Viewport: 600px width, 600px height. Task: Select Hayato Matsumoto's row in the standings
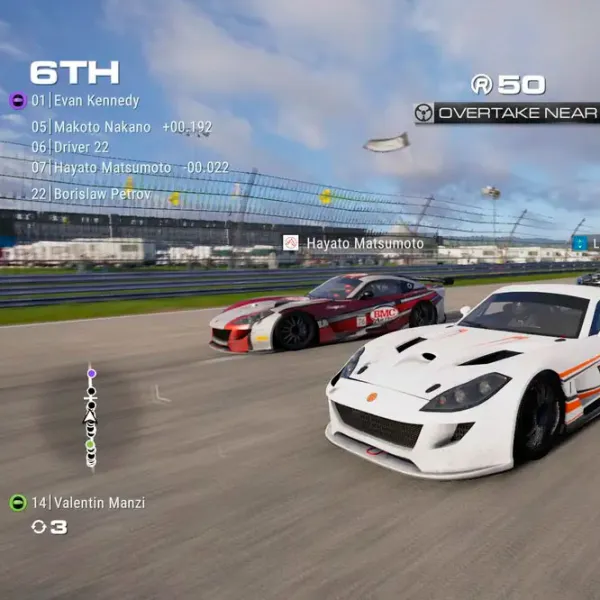(113, 167)
